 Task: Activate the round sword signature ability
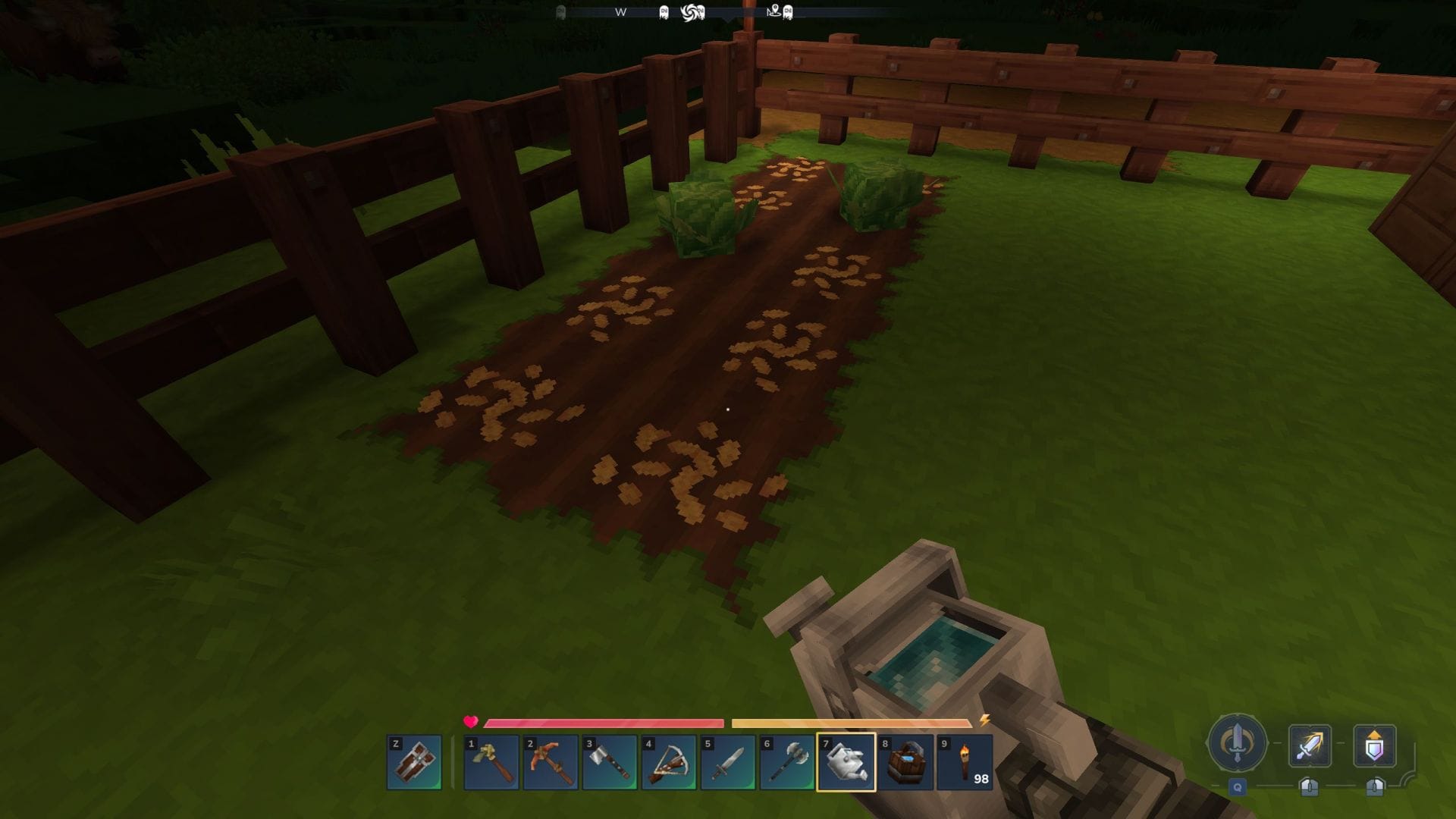click(x=1237, y=743)
